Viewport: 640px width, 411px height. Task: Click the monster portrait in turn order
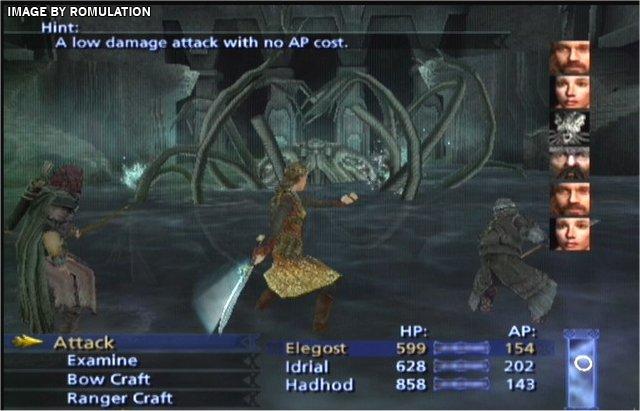click(569, 127)
